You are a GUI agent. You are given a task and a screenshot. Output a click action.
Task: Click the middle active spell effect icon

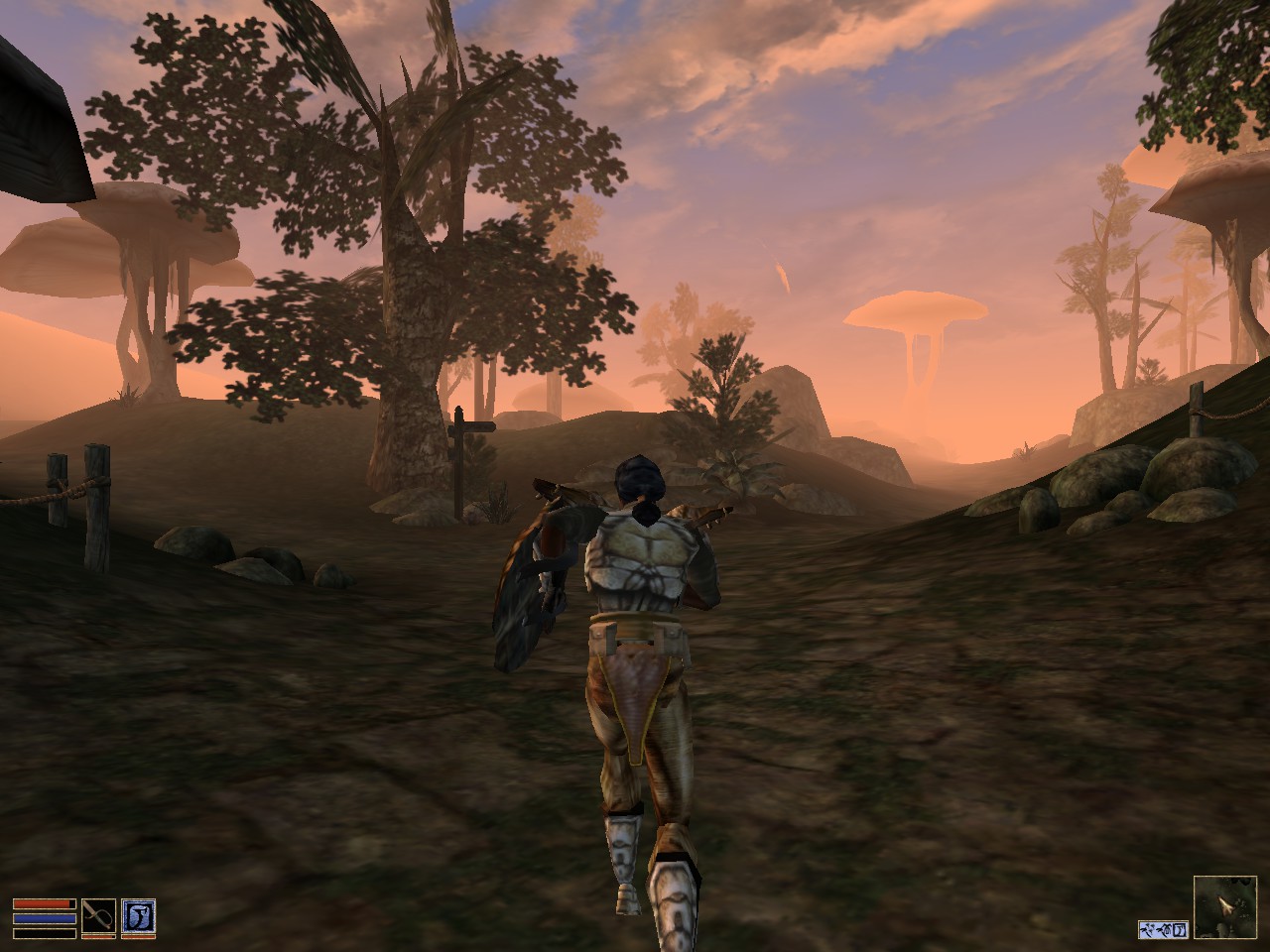1163,930
